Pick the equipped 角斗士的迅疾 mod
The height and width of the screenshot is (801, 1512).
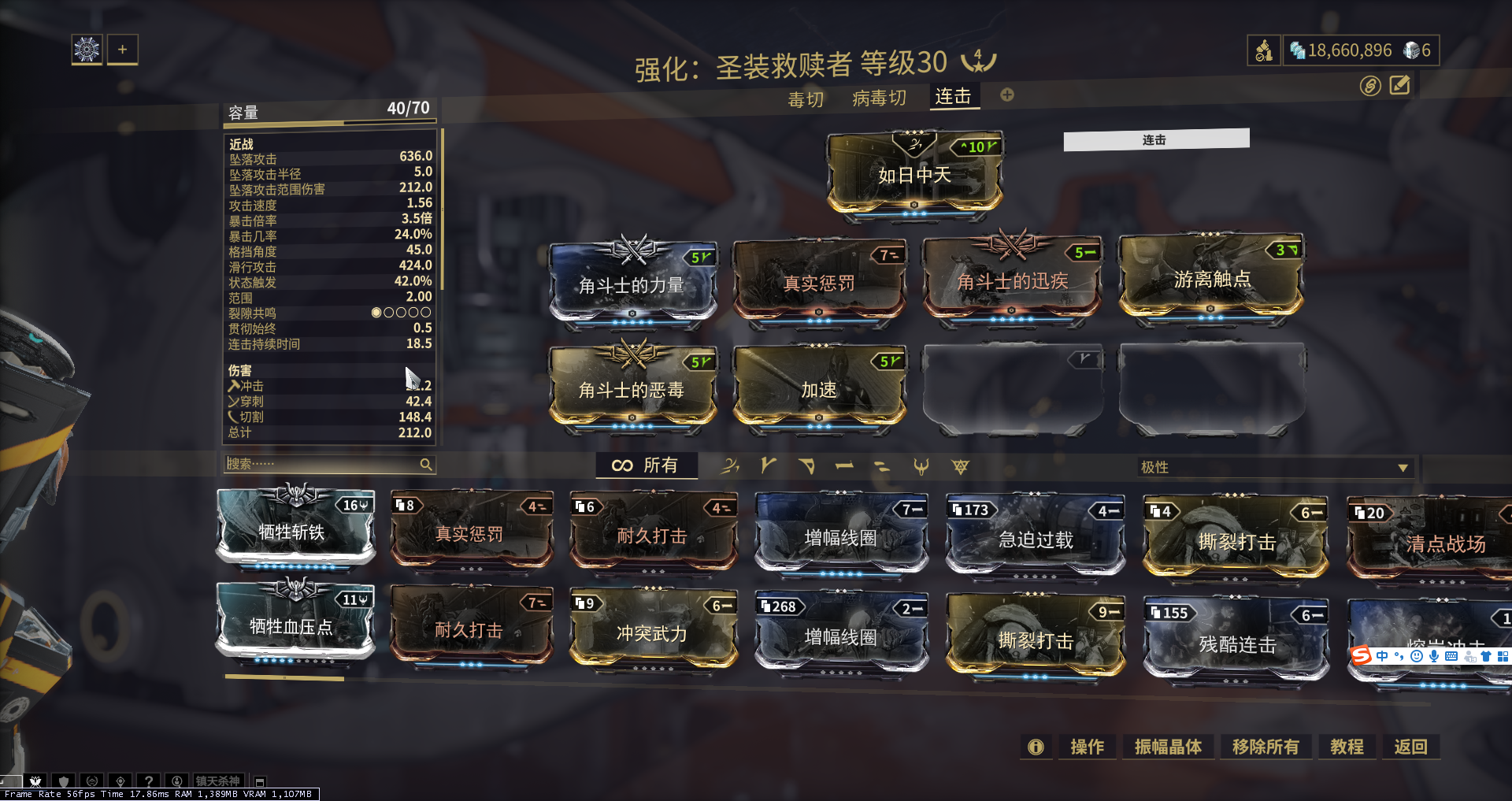click(1012, 280)
